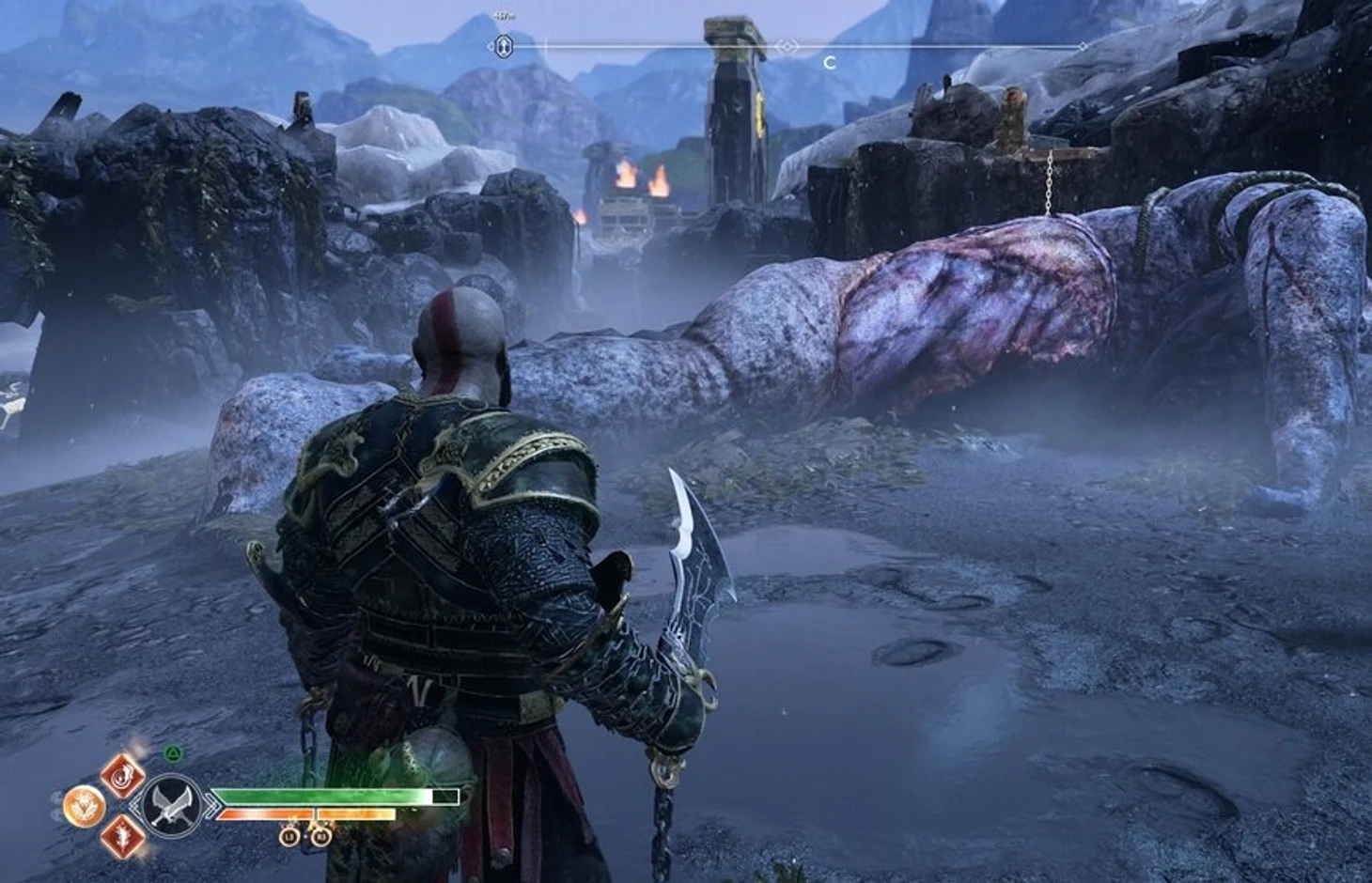Activate the swirl runic attack diamond

pos(123,775)
